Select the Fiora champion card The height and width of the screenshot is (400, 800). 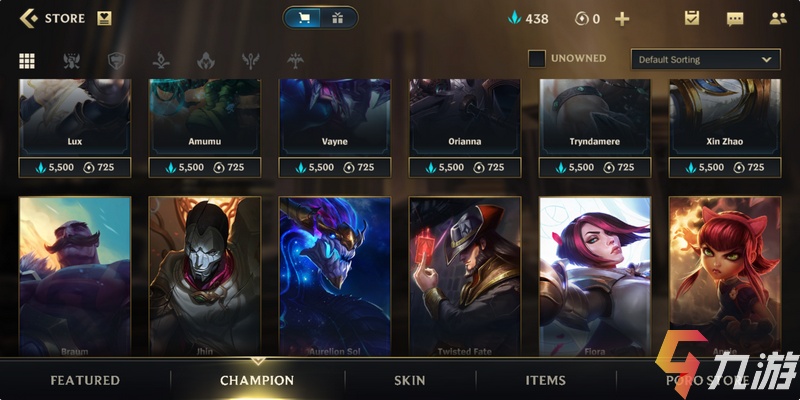tap(595, 275)
